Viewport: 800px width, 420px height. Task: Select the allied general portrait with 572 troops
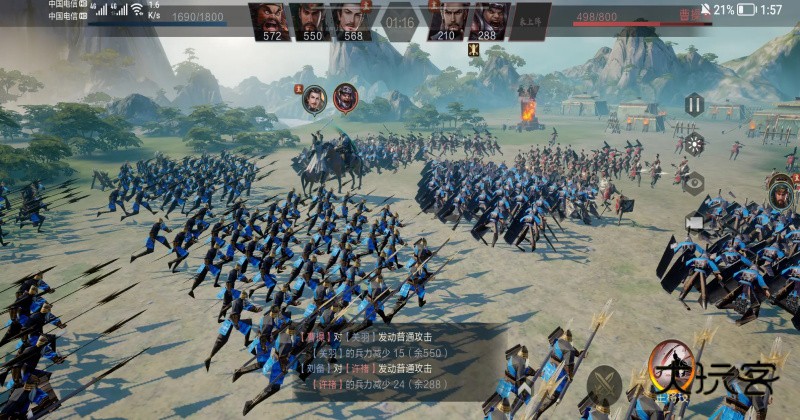point(273,21)
